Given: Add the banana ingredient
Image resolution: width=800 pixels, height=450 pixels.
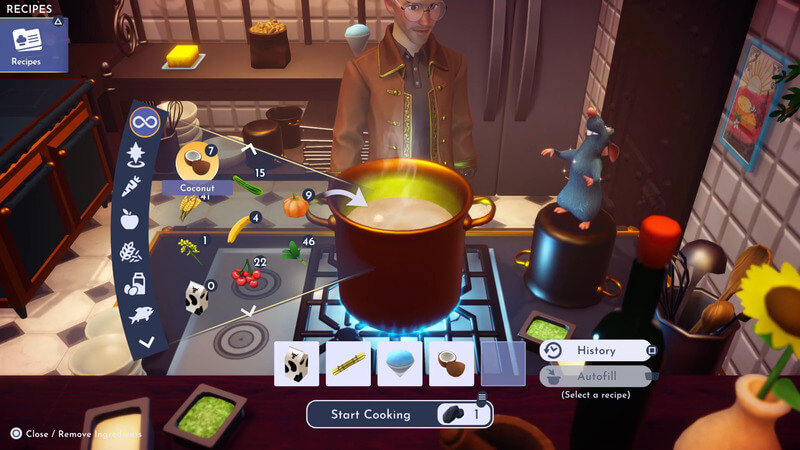Looking at the screenshot, I should pyautogui.click(x=237, y=229).
